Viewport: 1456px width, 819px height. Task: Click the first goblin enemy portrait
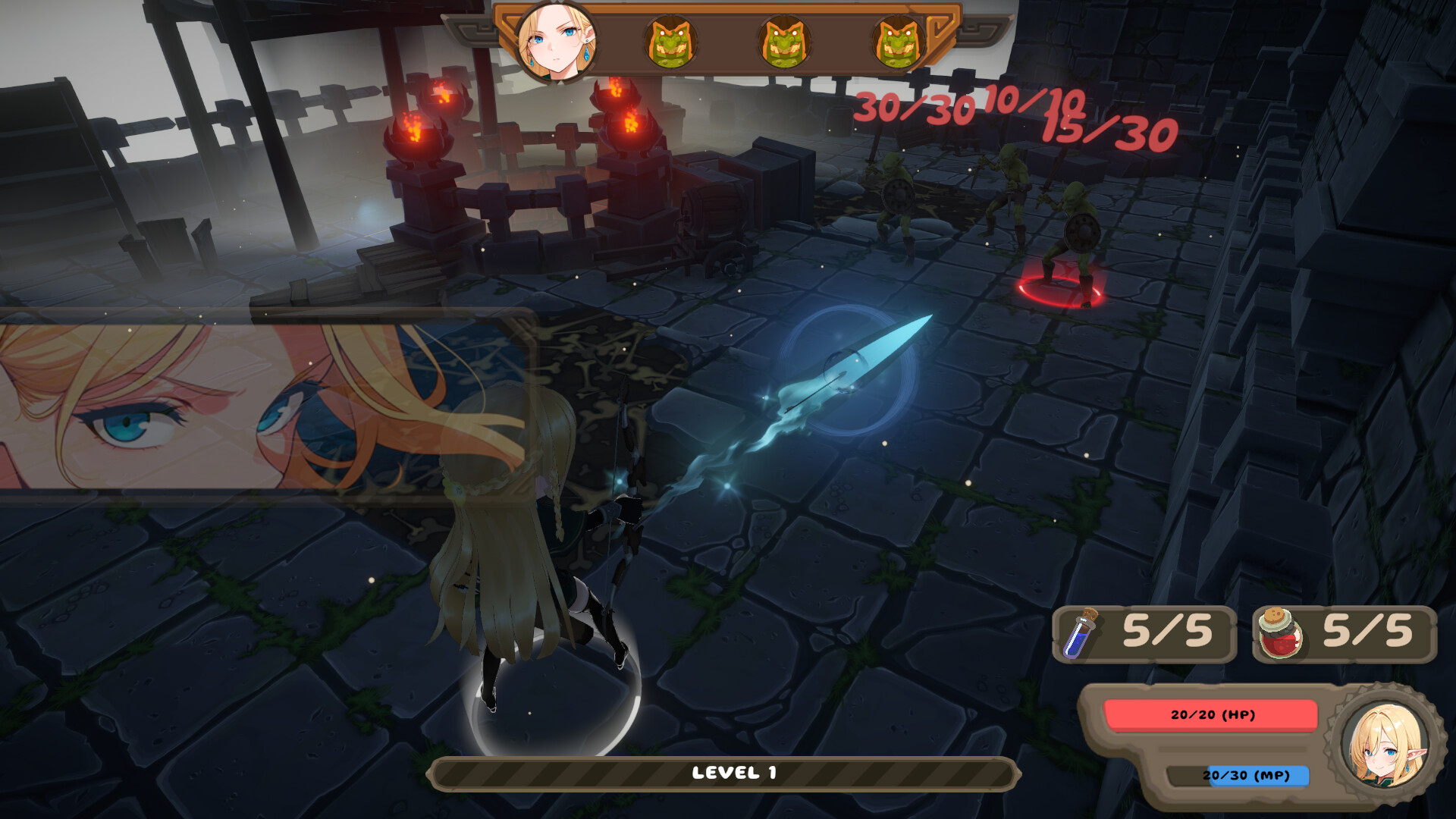tap(673, 43)
